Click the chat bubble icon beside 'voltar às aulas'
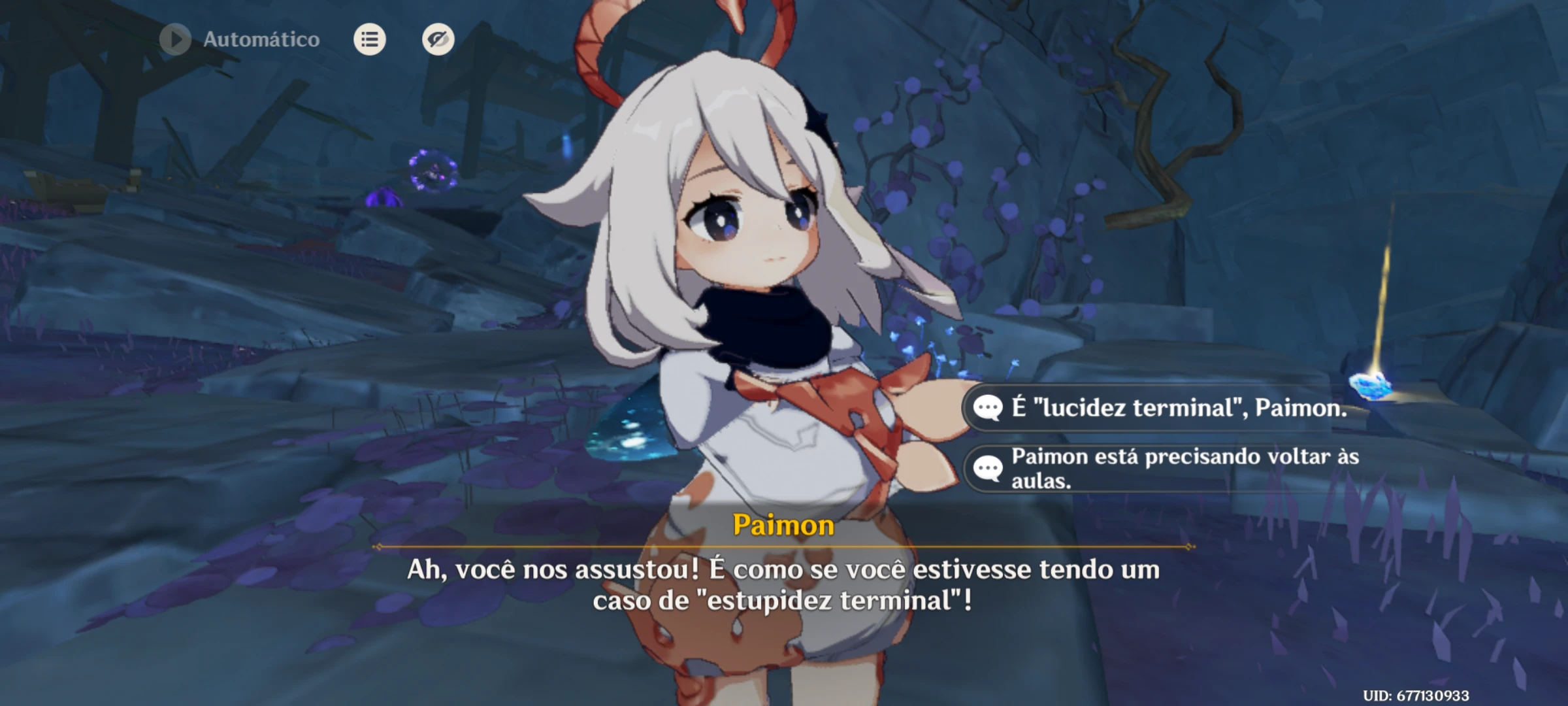The height and width of the screenshot is (706, 1568). coord(990,468)
